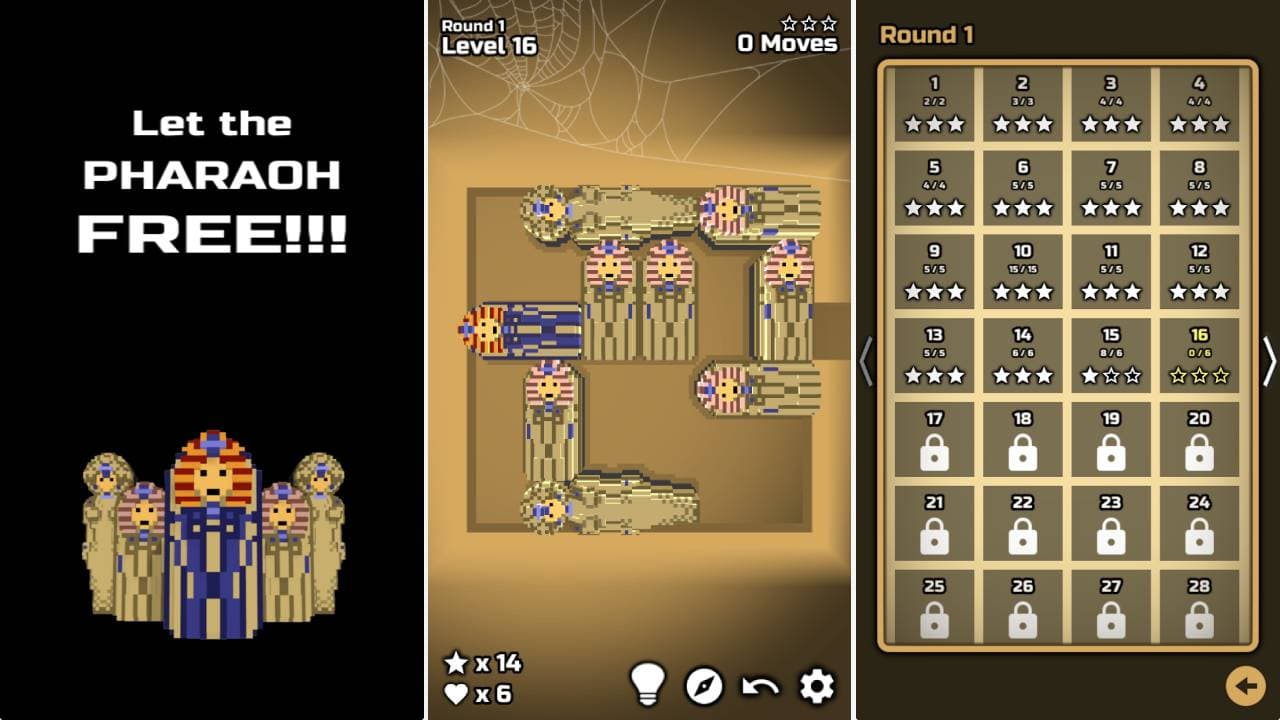Tap the 0 Moves counter
The image size is (1280, 720).
(786, 44)
